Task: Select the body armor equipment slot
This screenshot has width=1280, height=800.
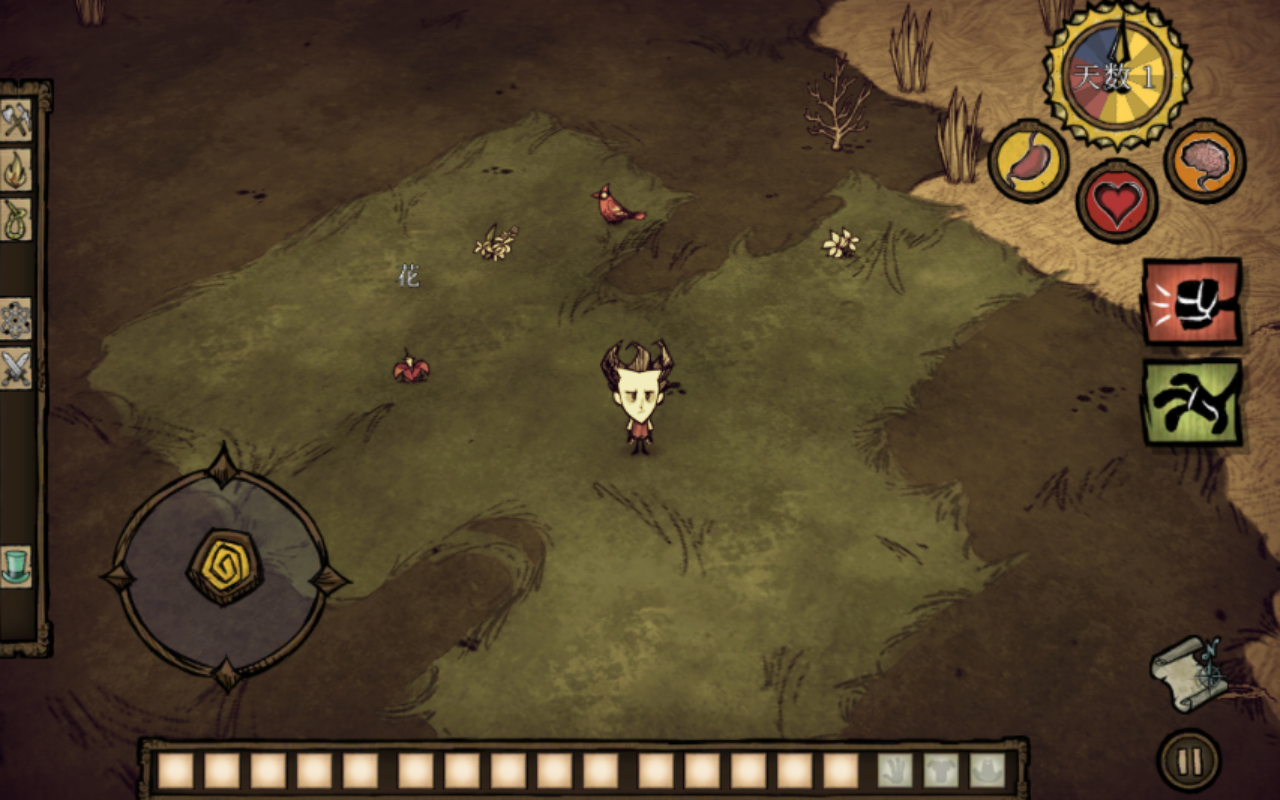Action: (941, 770)
